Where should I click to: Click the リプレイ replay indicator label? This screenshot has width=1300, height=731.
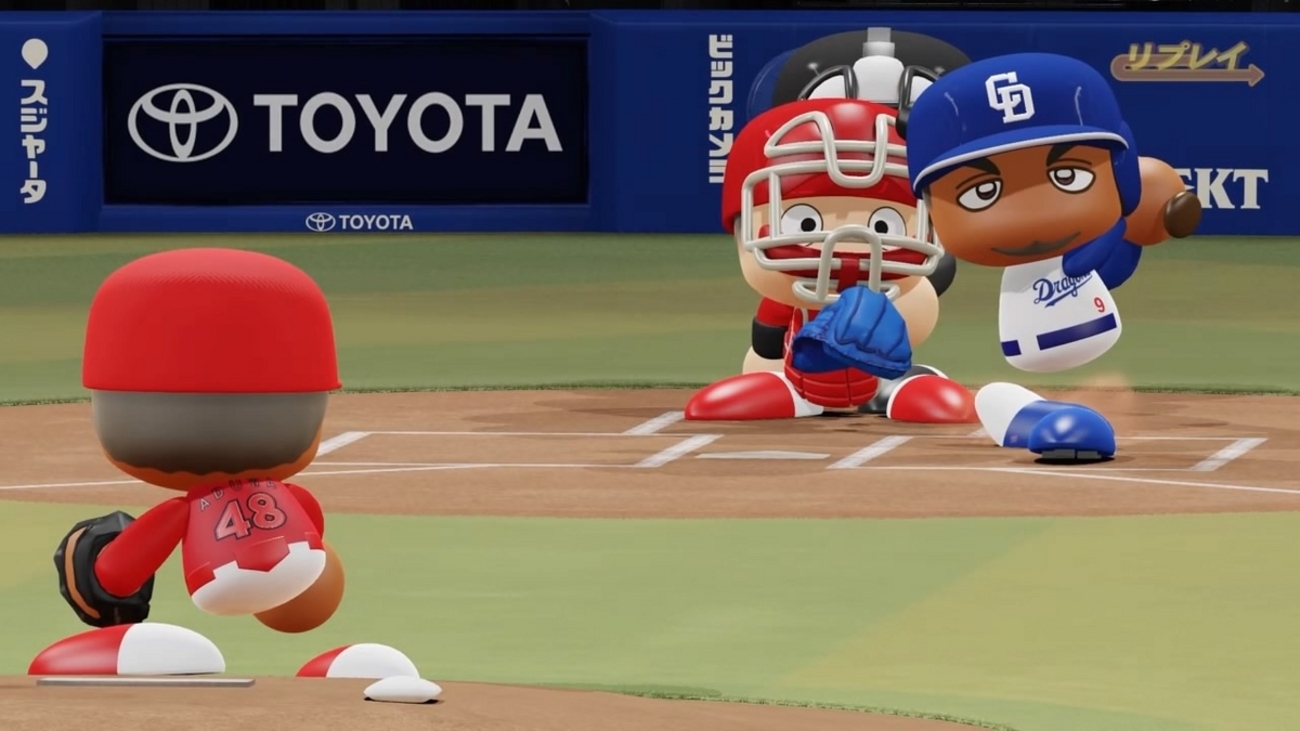[1186, 62]
